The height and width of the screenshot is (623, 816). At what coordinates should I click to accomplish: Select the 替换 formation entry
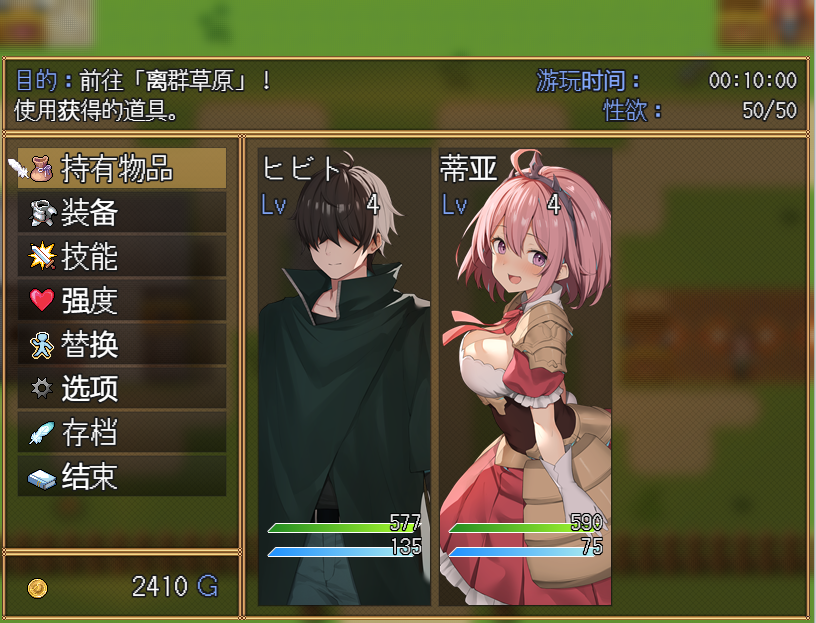point(122,344)
